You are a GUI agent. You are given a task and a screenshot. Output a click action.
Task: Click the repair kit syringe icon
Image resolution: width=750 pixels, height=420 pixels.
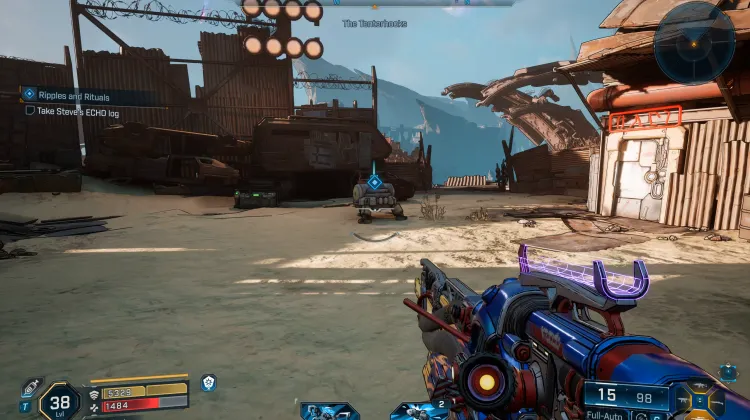click(x=30, y=389)
